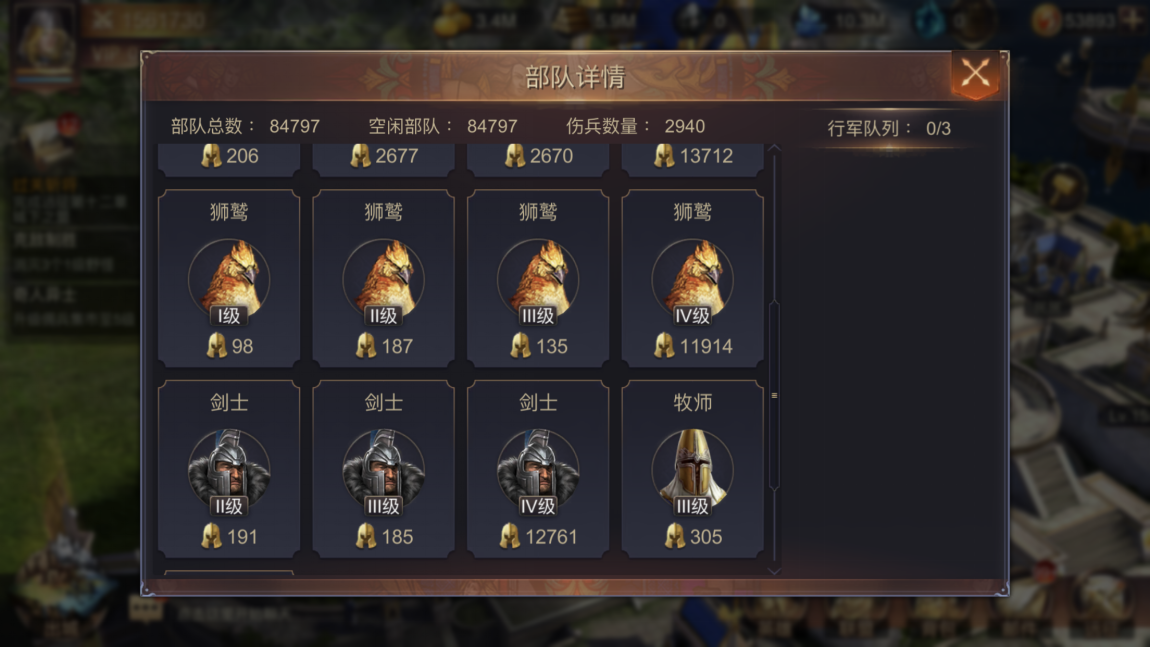The image size is (1150, 647).
Task: Pick the level III Griffin tile
Action: click(x=538, y=279)
